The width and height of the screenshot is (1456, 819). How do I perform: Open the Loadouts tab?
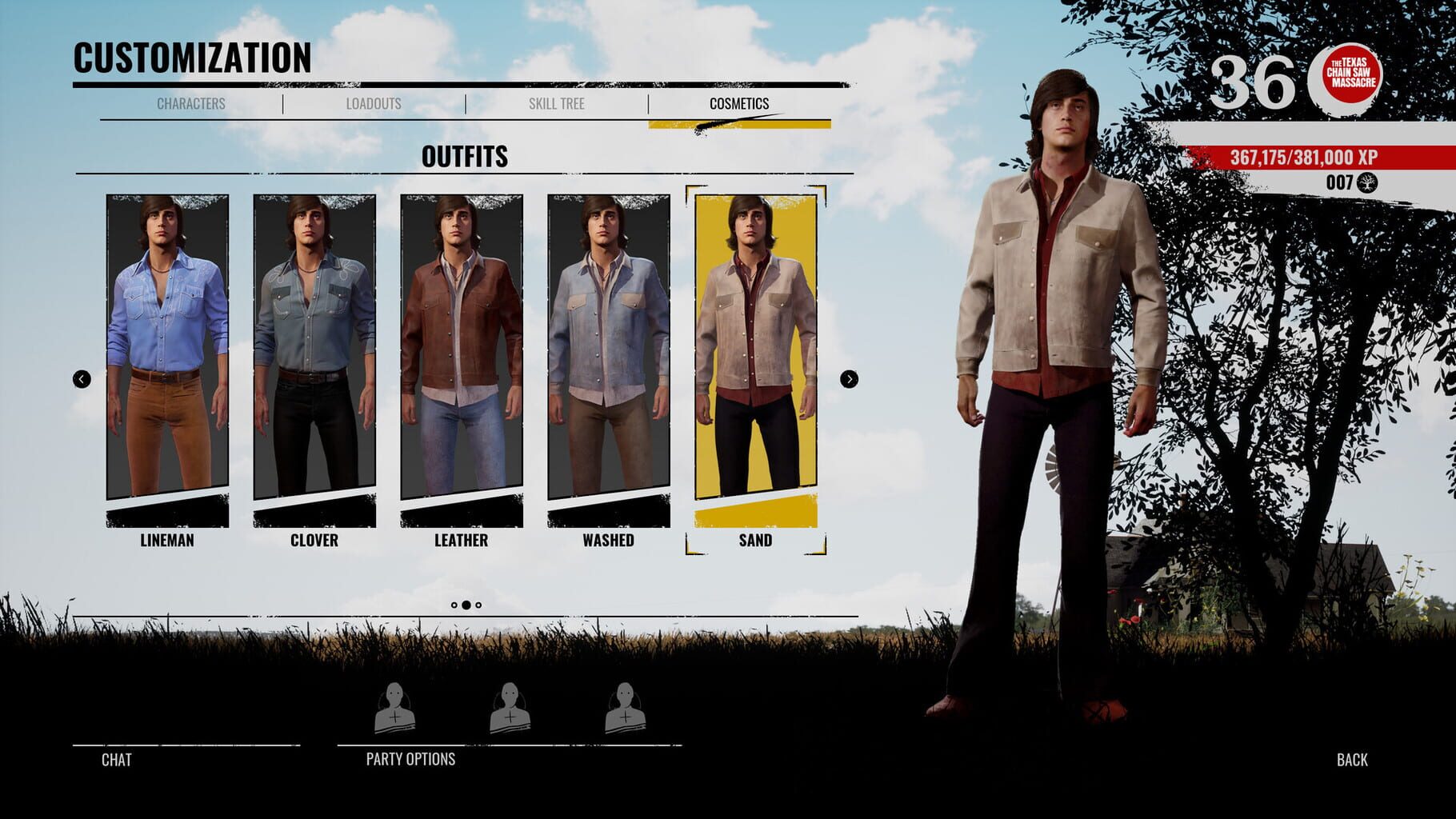point(374,103)
